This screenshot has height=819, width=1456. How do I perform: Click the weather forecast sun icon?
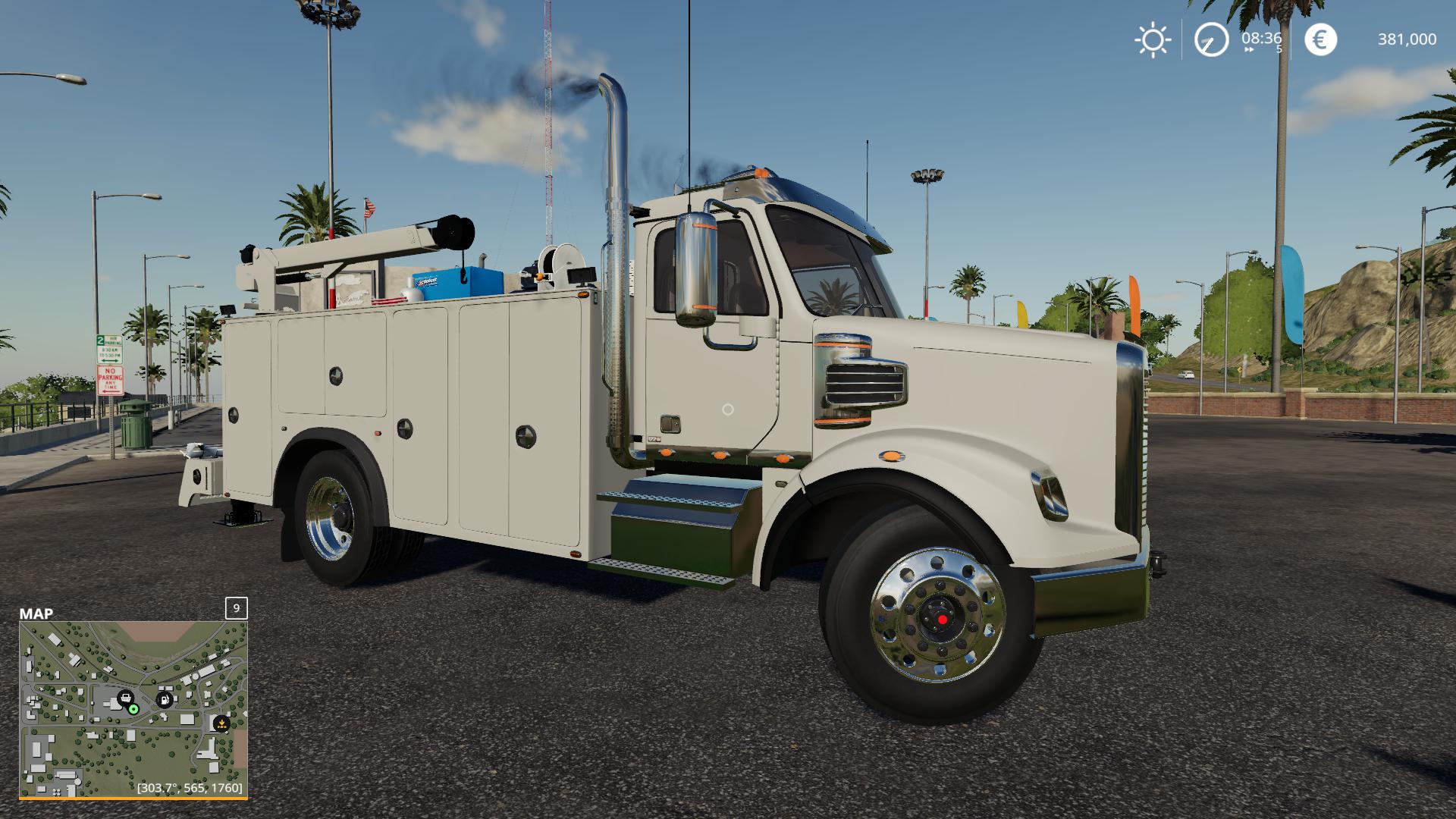tap(1151, 38)
